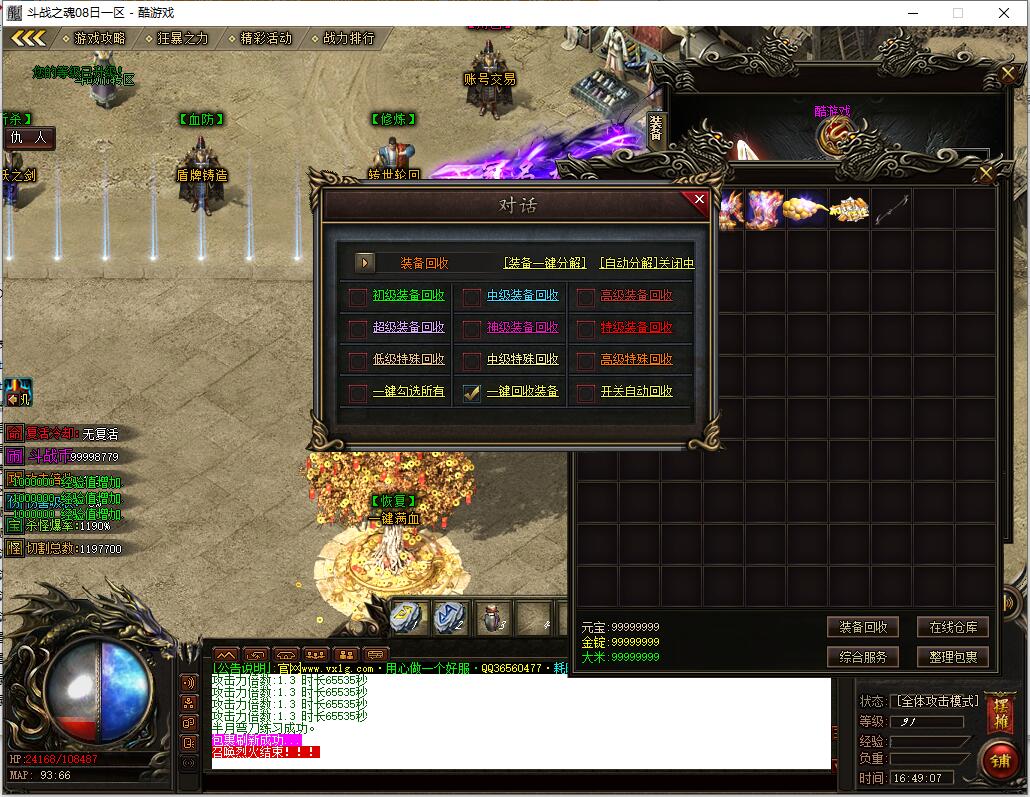
Task: Open the 战力排行 power ranking menu
Action: click(348, 38)
